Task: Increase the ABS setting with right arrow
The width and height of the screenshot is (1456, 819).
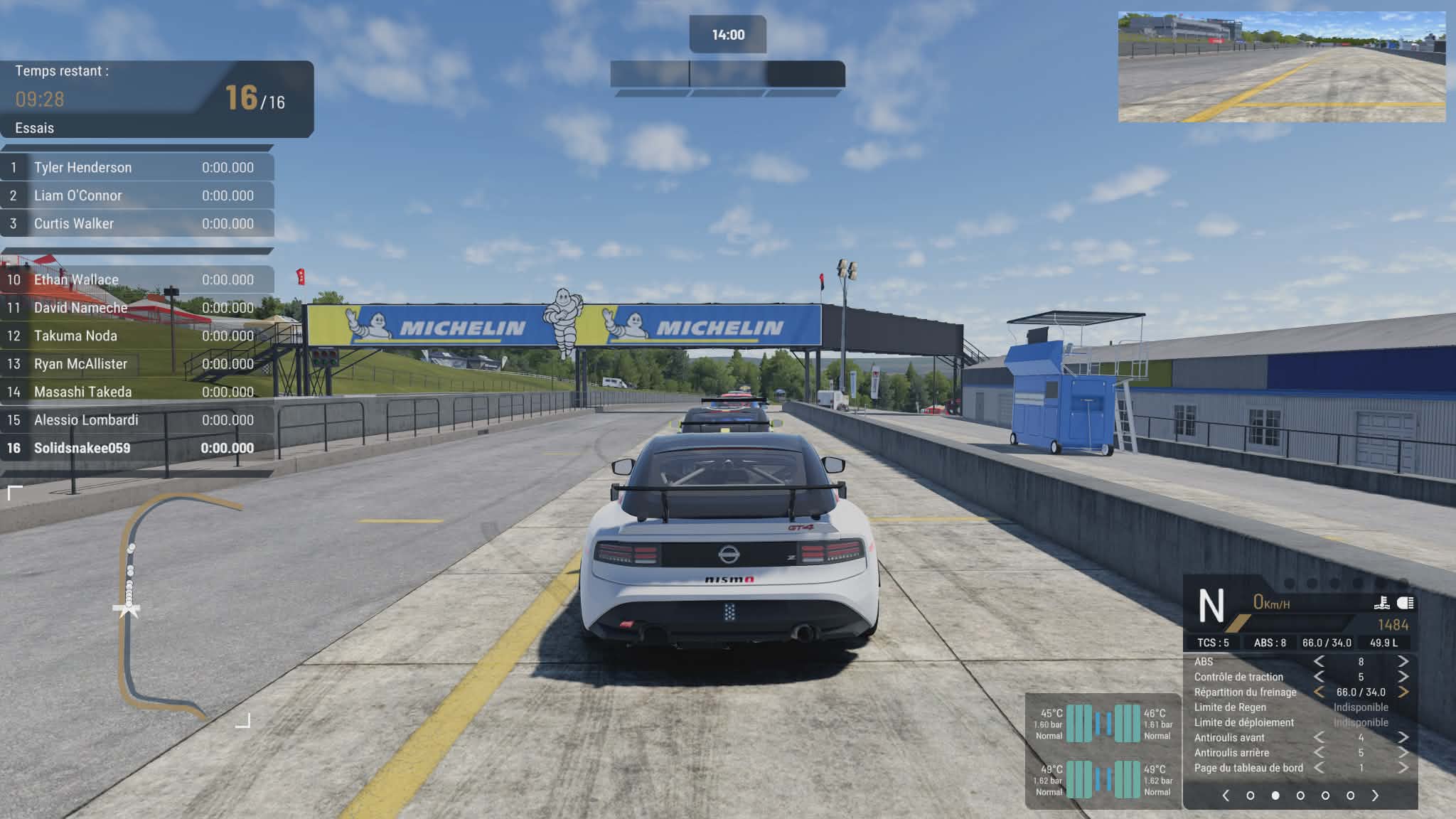Action: click(x=1403, y=662)
